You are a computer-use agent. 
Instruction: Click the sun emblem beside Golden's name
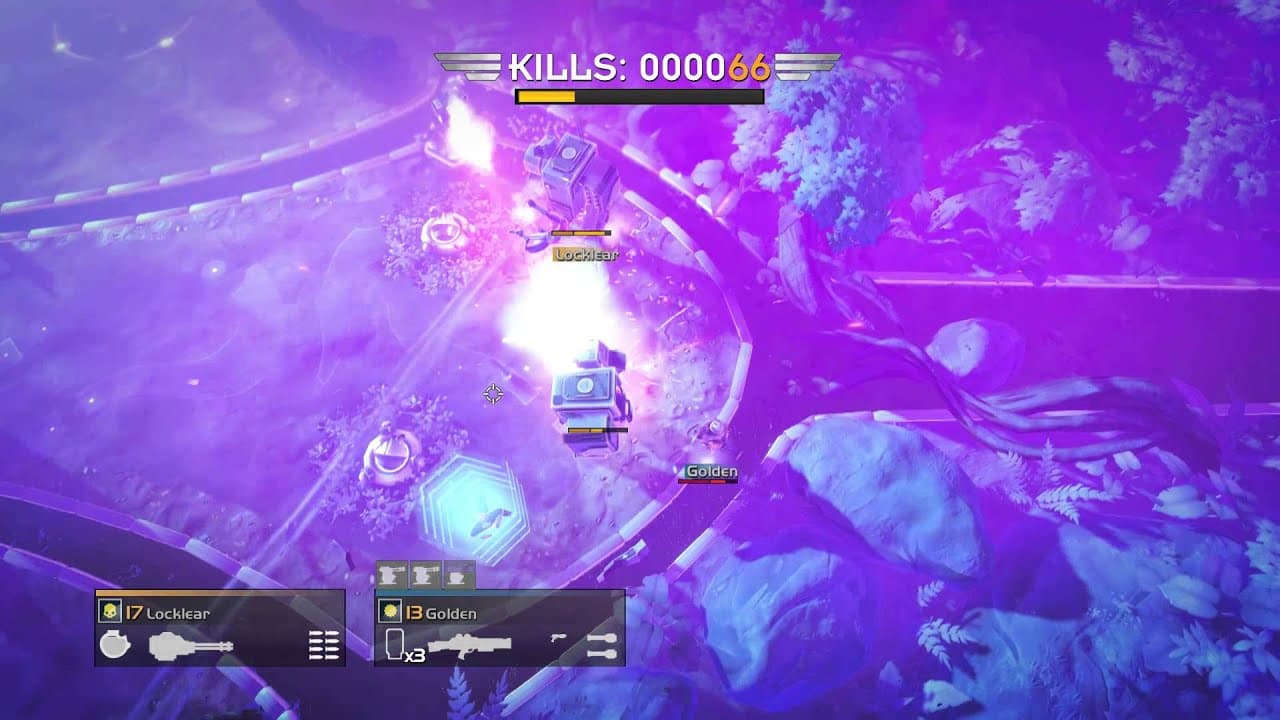[x=391, y=610]
